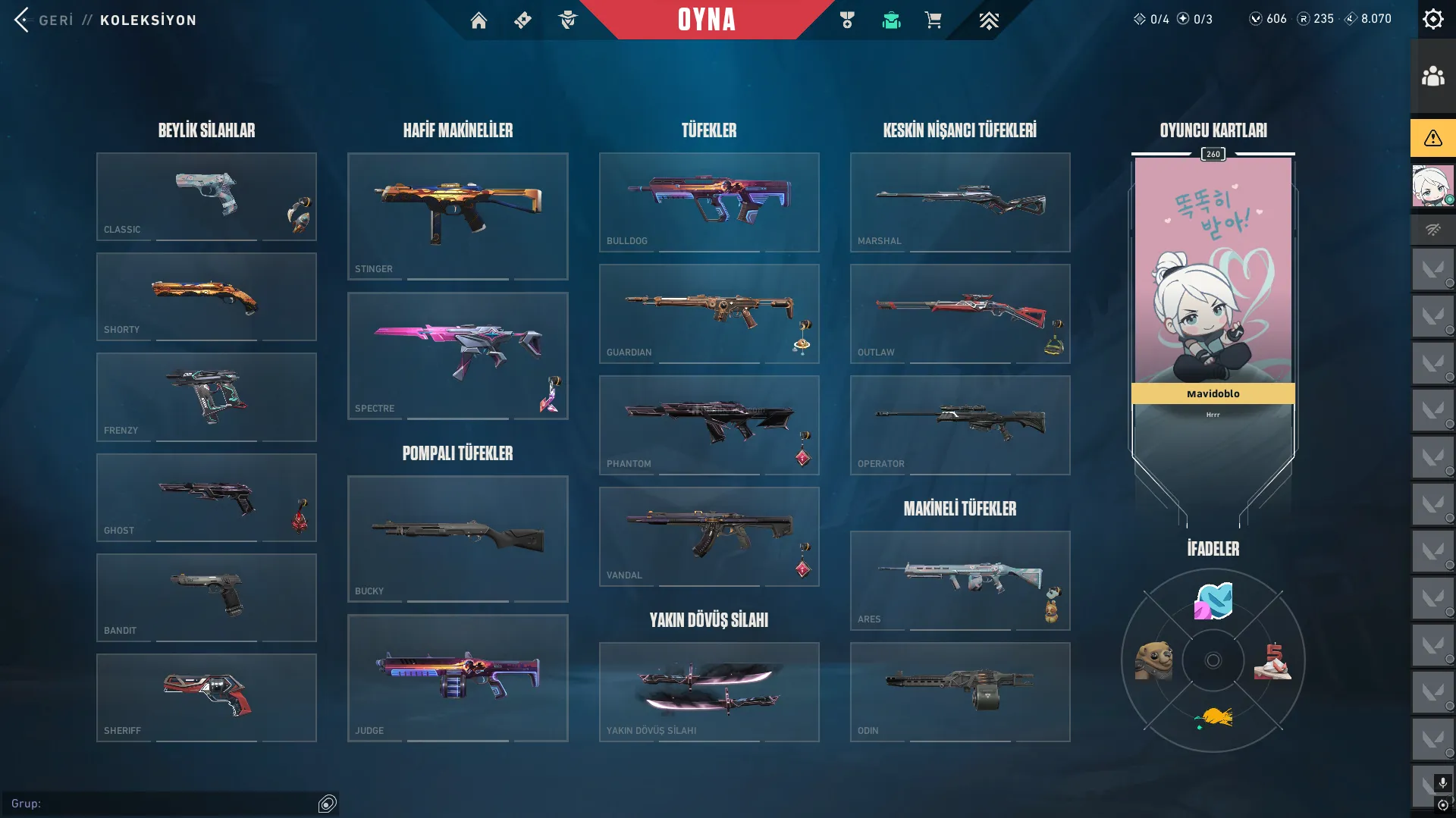Select the Odin machine gun tile
The image size is (1456, 818).
click(x=959, y=691)
